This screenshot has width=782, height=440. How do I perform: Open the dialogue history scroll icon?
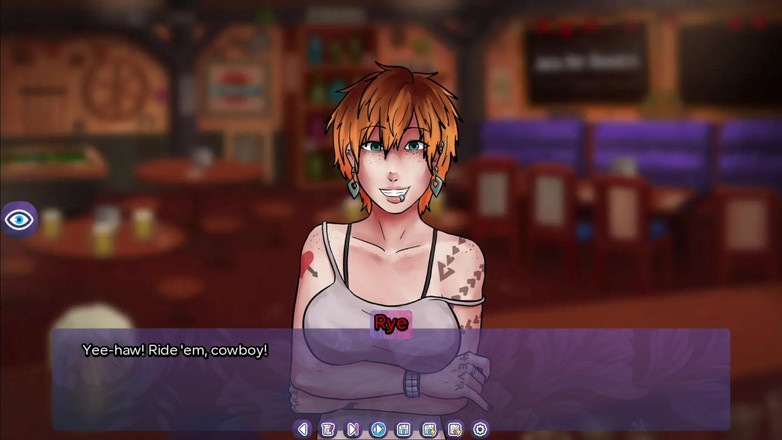point(328,429)
